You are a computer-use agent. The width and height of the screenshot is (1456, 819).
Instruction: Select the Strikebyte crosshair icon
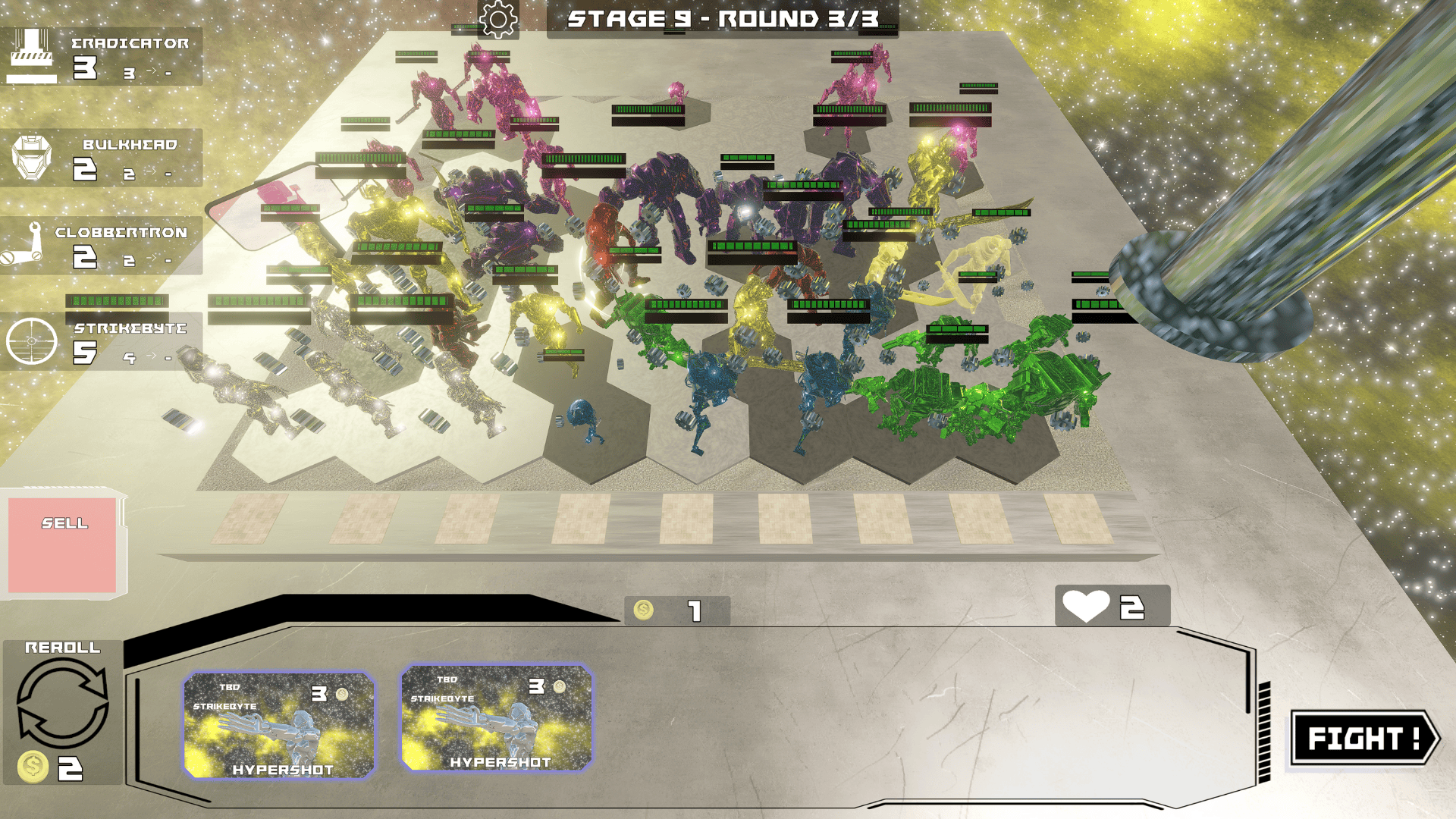pyautogui.click(x=30, y=339)
